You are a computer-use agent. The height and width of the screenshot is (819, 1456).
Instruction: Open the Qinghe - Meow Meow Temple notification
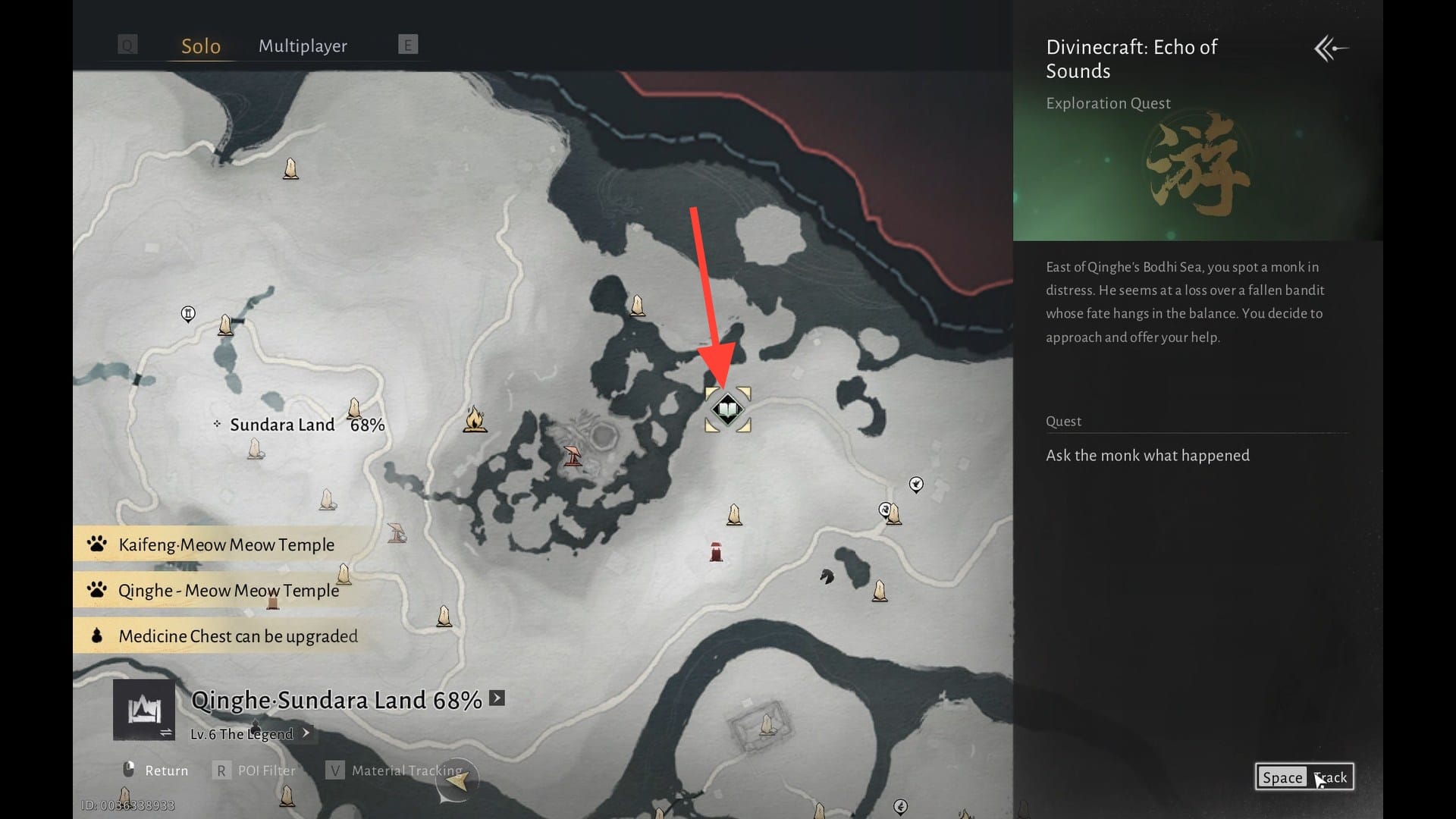(227, 591)
